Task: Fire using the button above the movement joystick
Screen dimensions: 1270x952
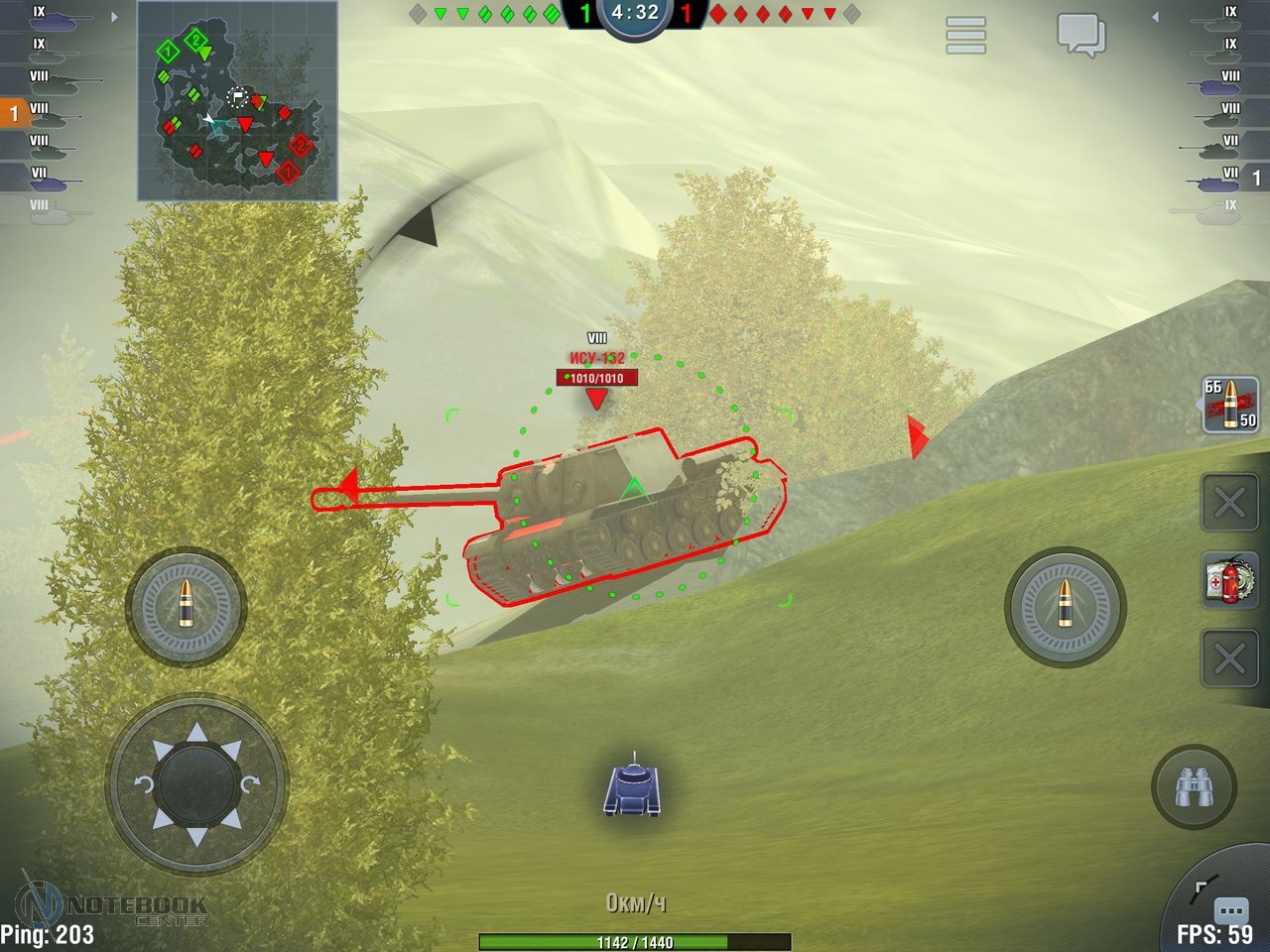Action: pyautogui.click(x=186, y=605)
